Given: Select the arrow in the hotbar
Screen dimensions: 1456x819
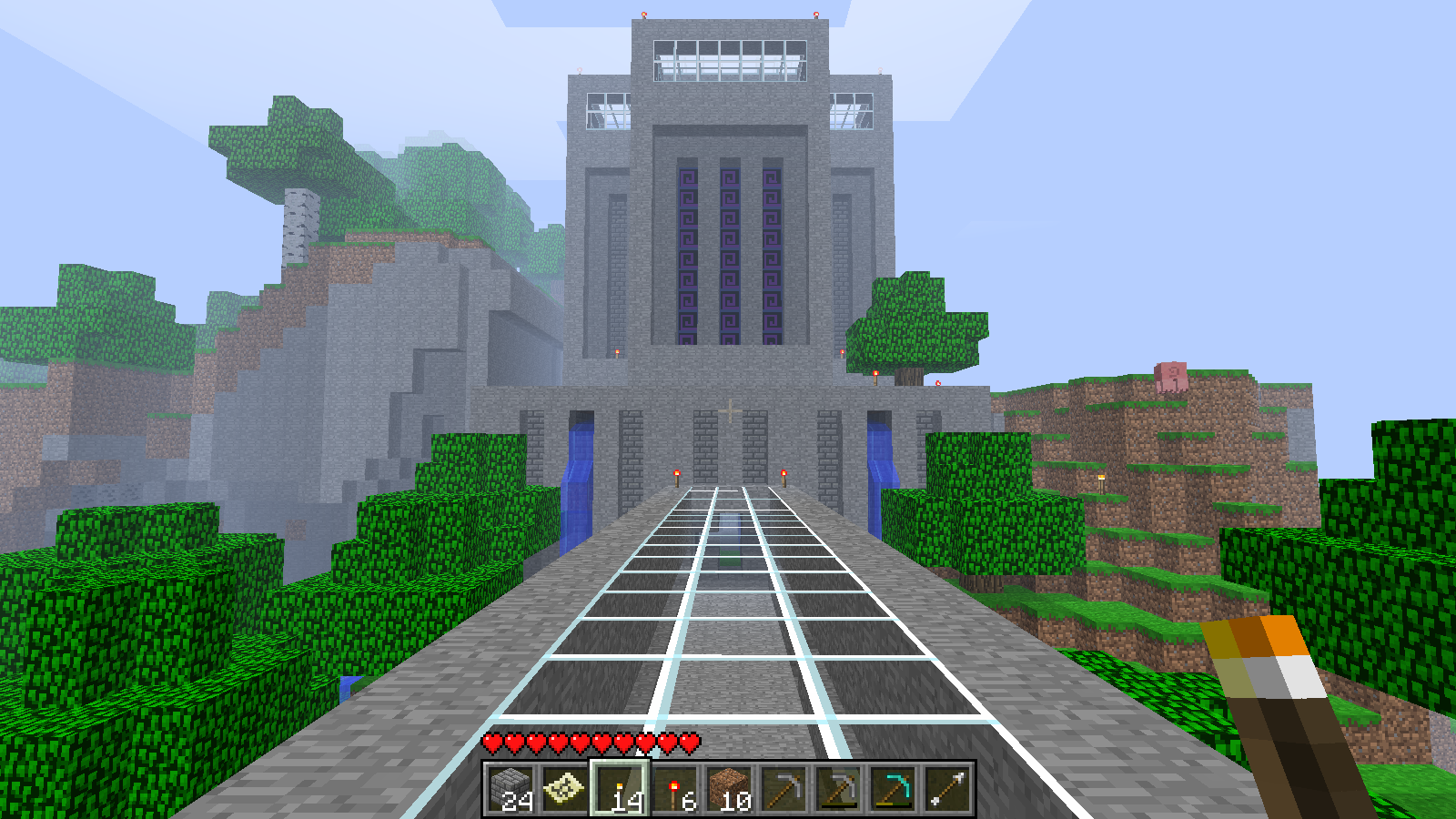Looking at the screenshot, I should [946, 788].
